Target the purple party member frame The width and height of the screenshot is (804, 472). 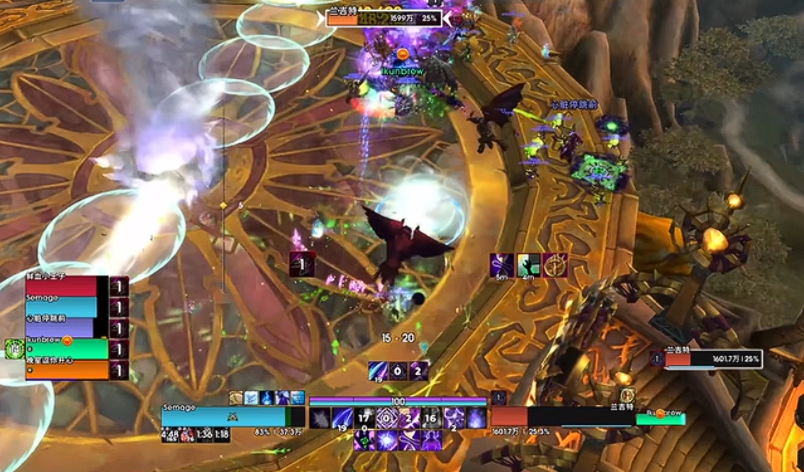(x=63, y=328)
